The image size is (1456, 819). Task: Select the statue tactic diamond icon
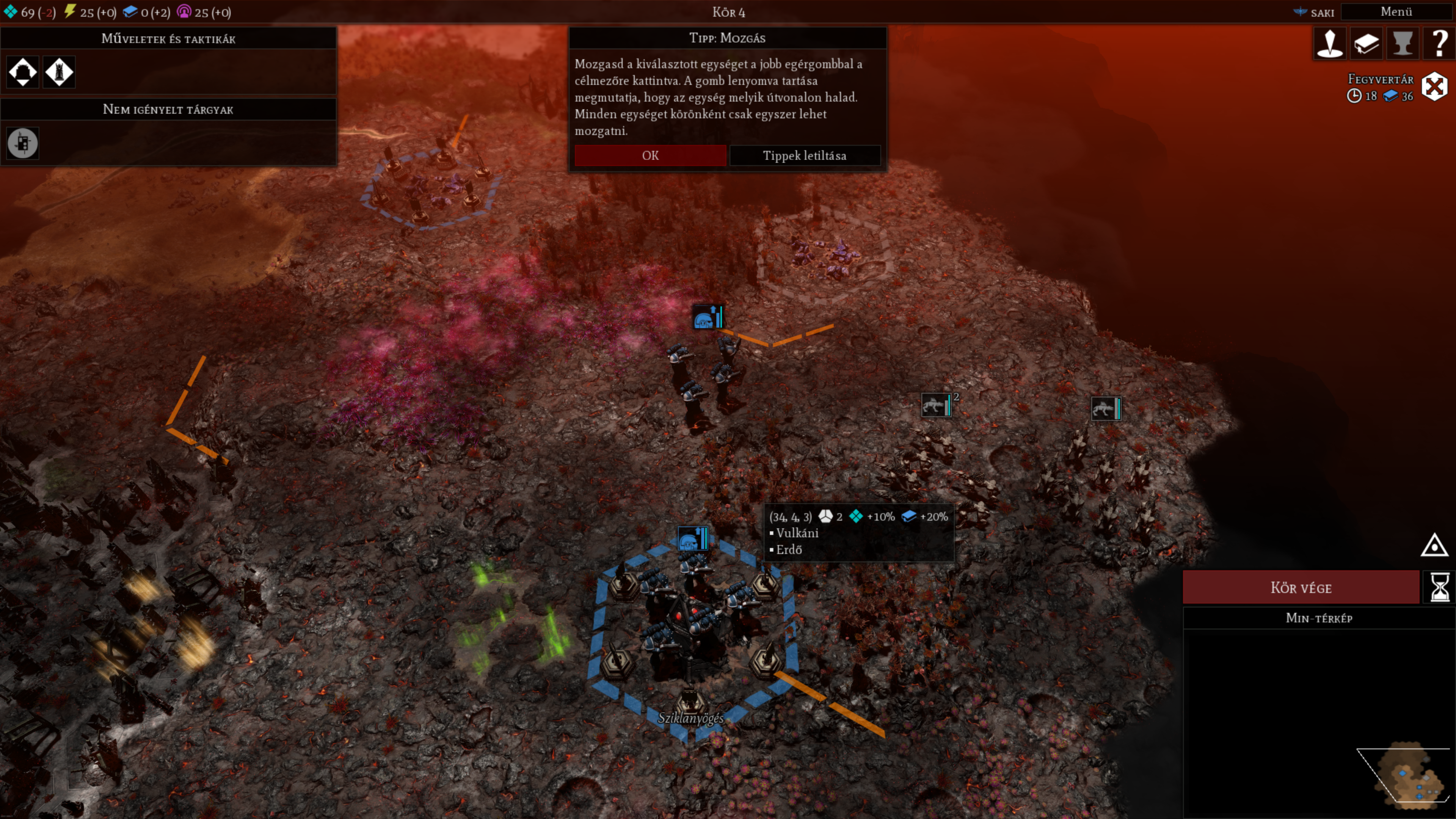60,72
